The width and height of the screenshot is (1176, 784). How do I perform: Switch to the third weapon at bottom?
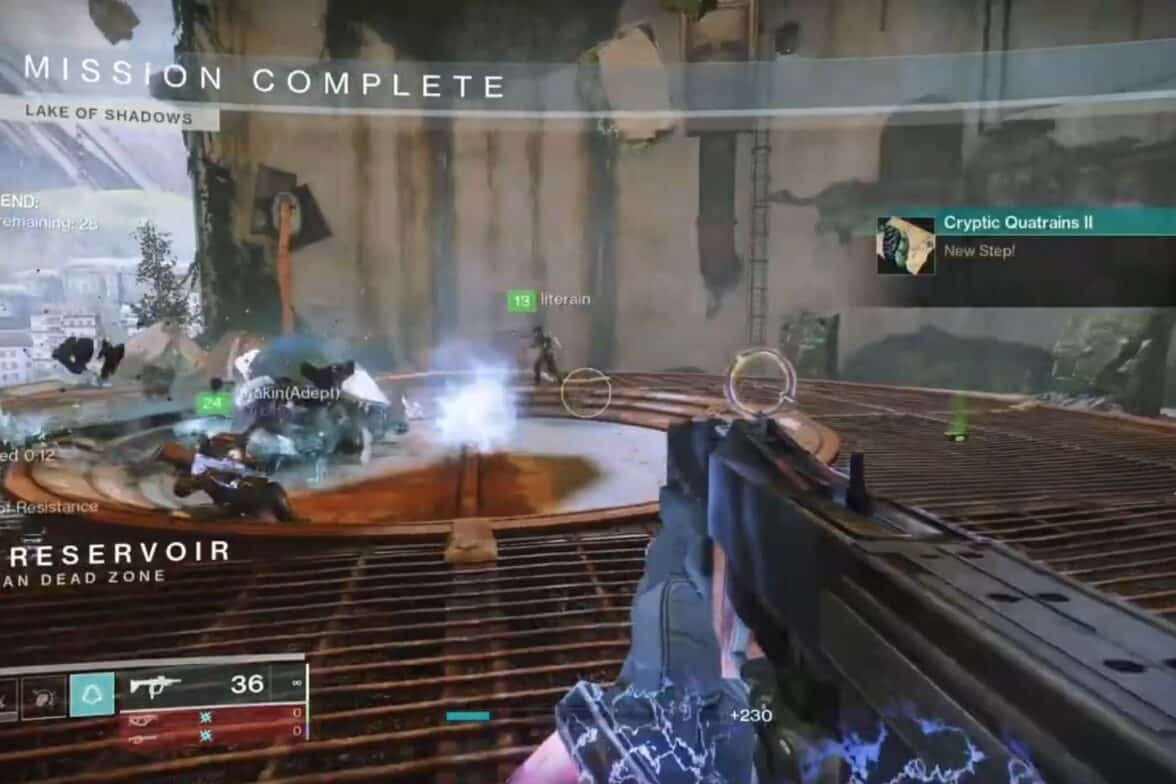212,735
